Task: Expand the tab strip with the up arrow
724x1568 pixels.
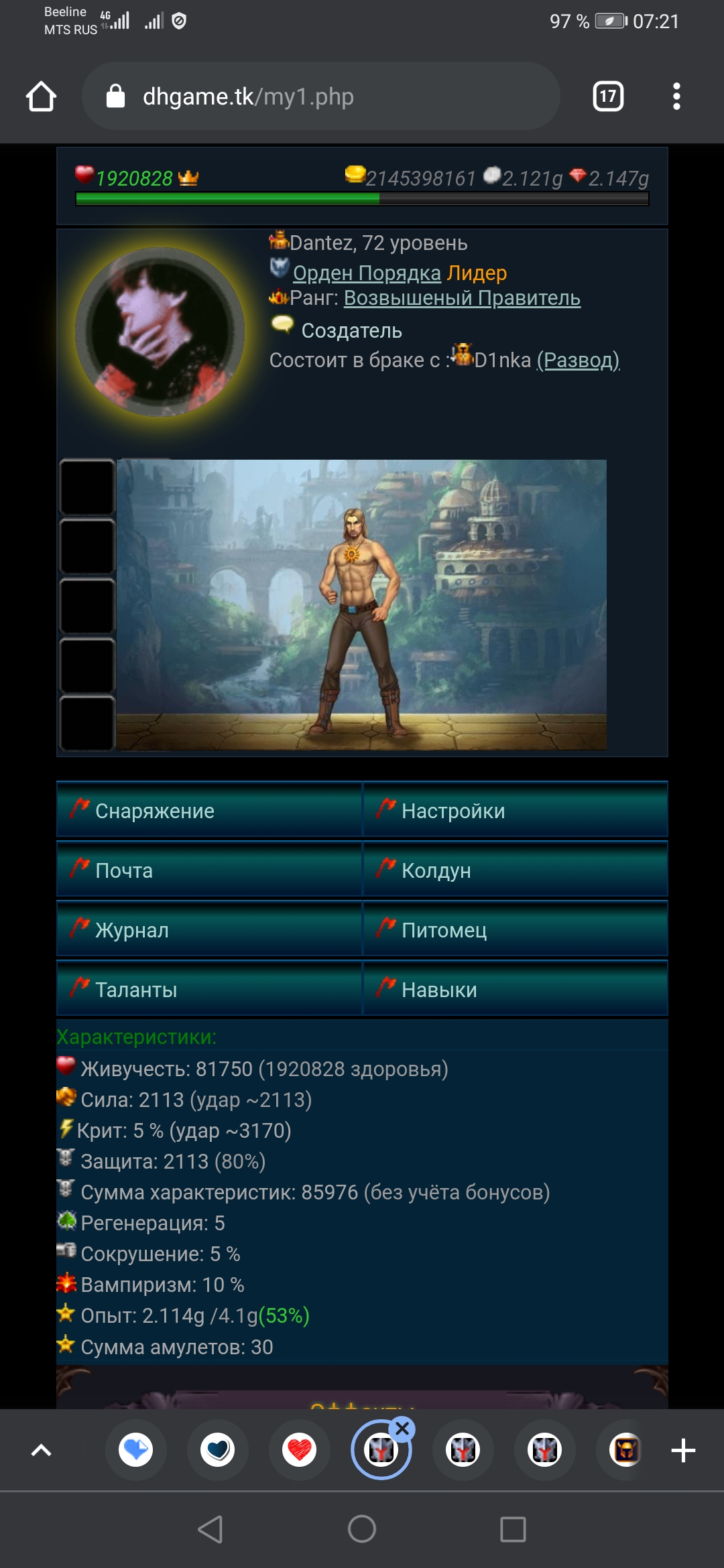Action: (x=42, y=1451)
